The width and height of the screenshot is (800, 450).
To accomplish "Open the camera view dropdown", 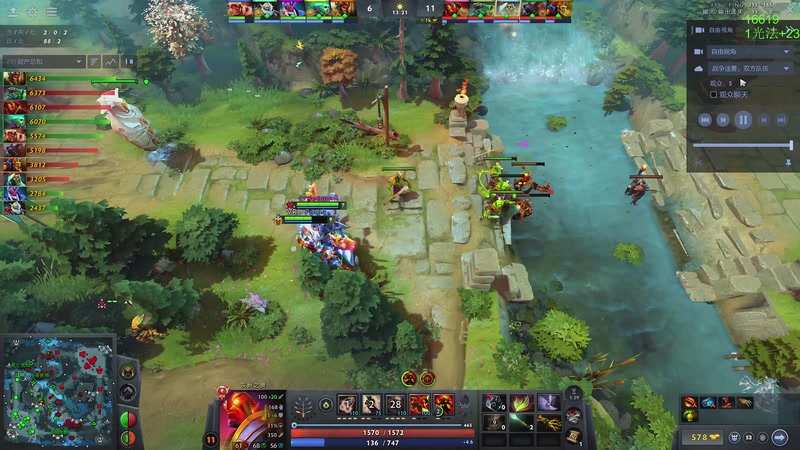I will pyautogui.click(x=742, y=50).
